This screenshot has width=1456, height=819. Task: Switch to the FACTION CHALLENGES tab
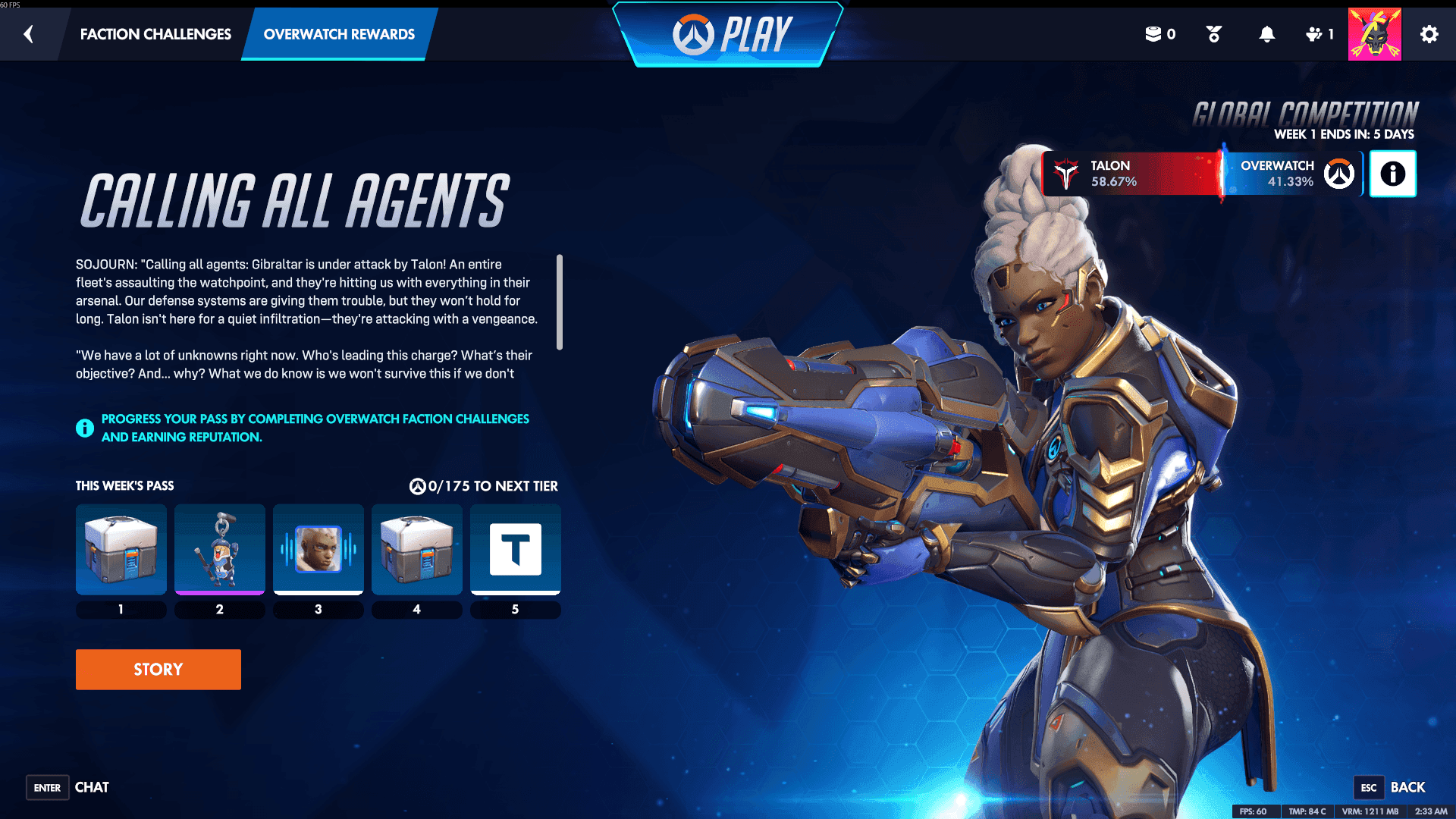[x=155, y=34]
